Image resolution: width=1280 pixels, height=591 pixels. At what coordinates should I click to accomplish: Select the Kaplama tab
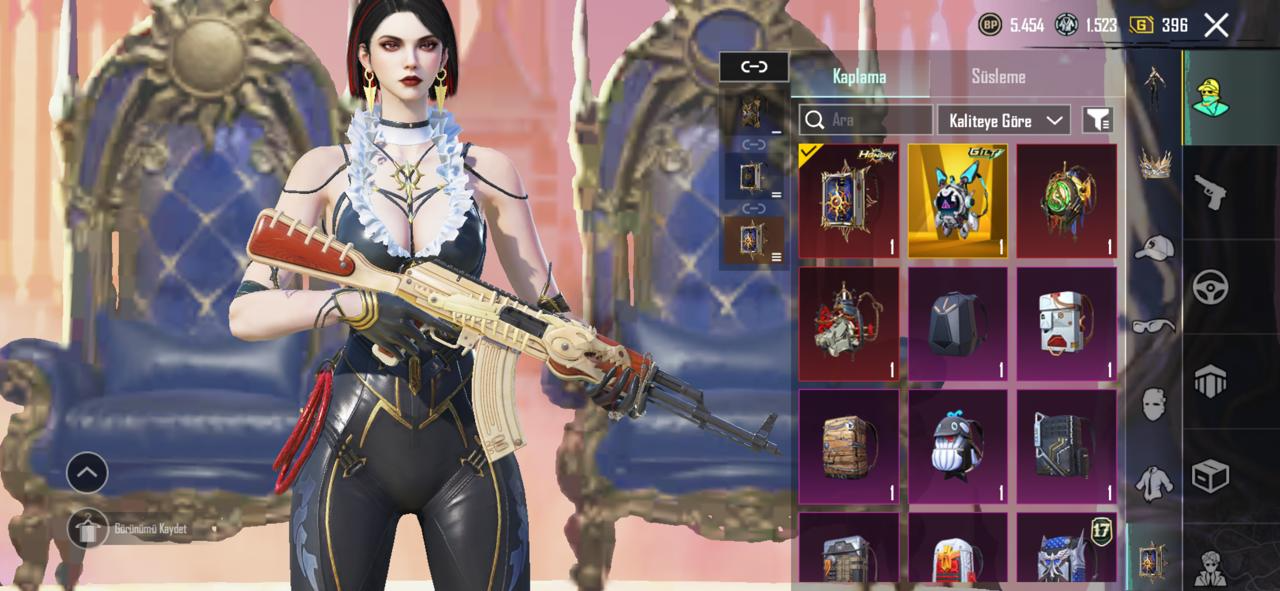point(859,76)
